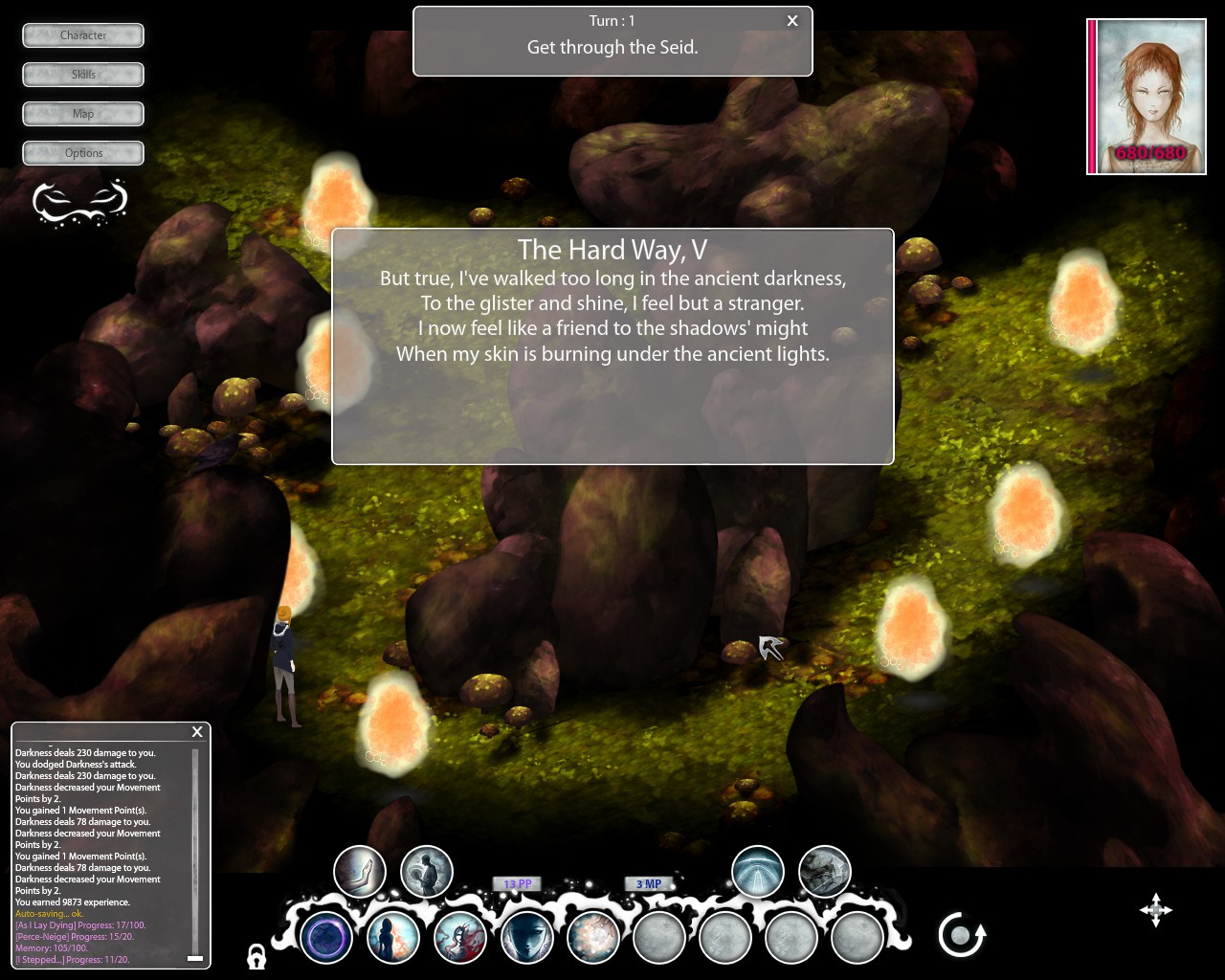Open the Skills menu

(x=83, y=75)
